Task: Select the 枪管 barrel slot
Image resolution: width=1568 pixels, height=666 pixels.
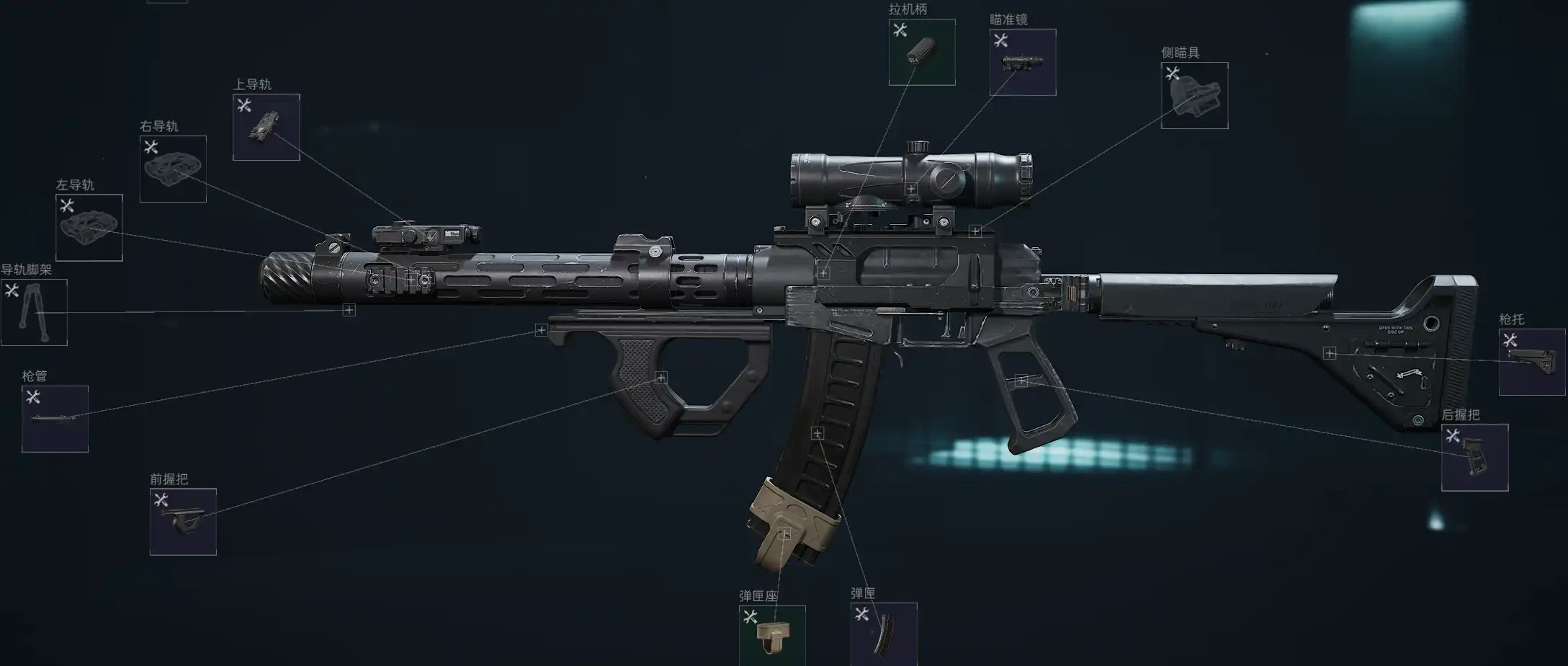Action: pyautogui.click(x=55, y=419)
